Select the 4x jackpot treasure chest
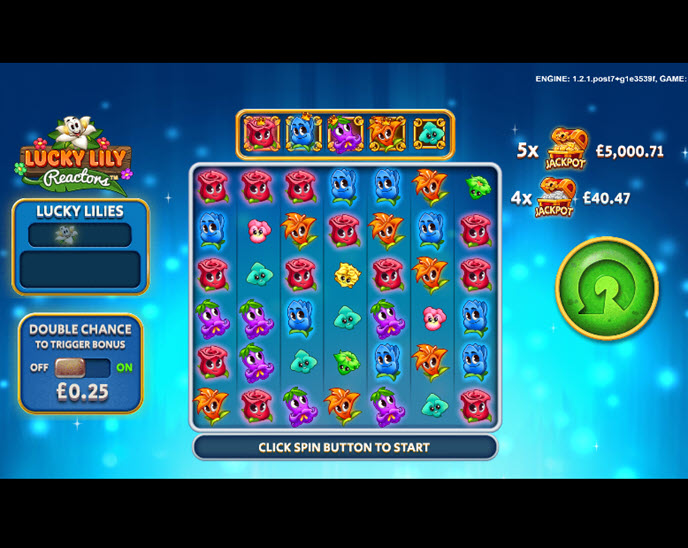This screenshot has height=548, width=688. (556, 198)
